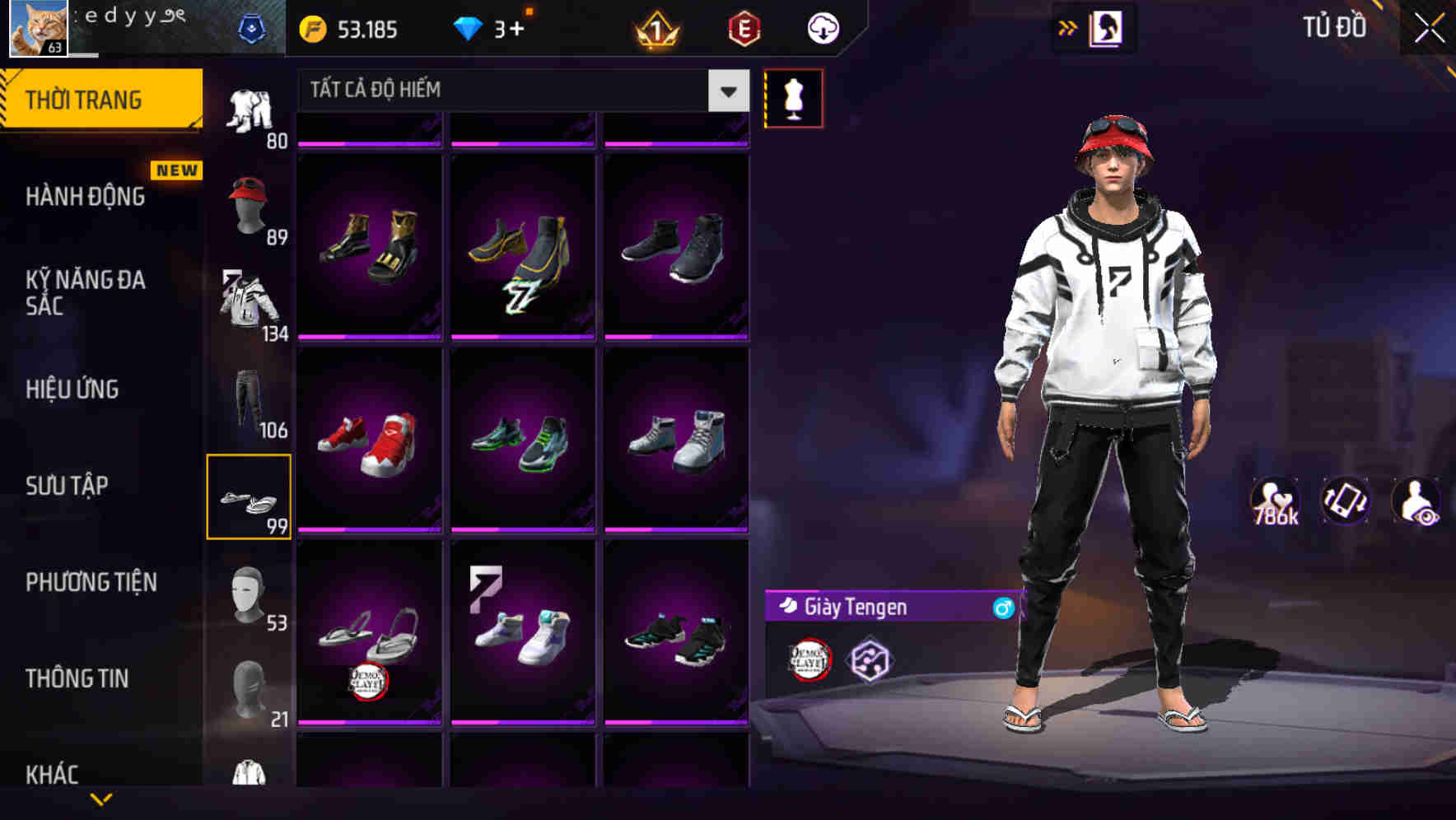Click the likes counter icon showing 786k
This screenshot has height=820, width=1456.
click(1274, 501)
